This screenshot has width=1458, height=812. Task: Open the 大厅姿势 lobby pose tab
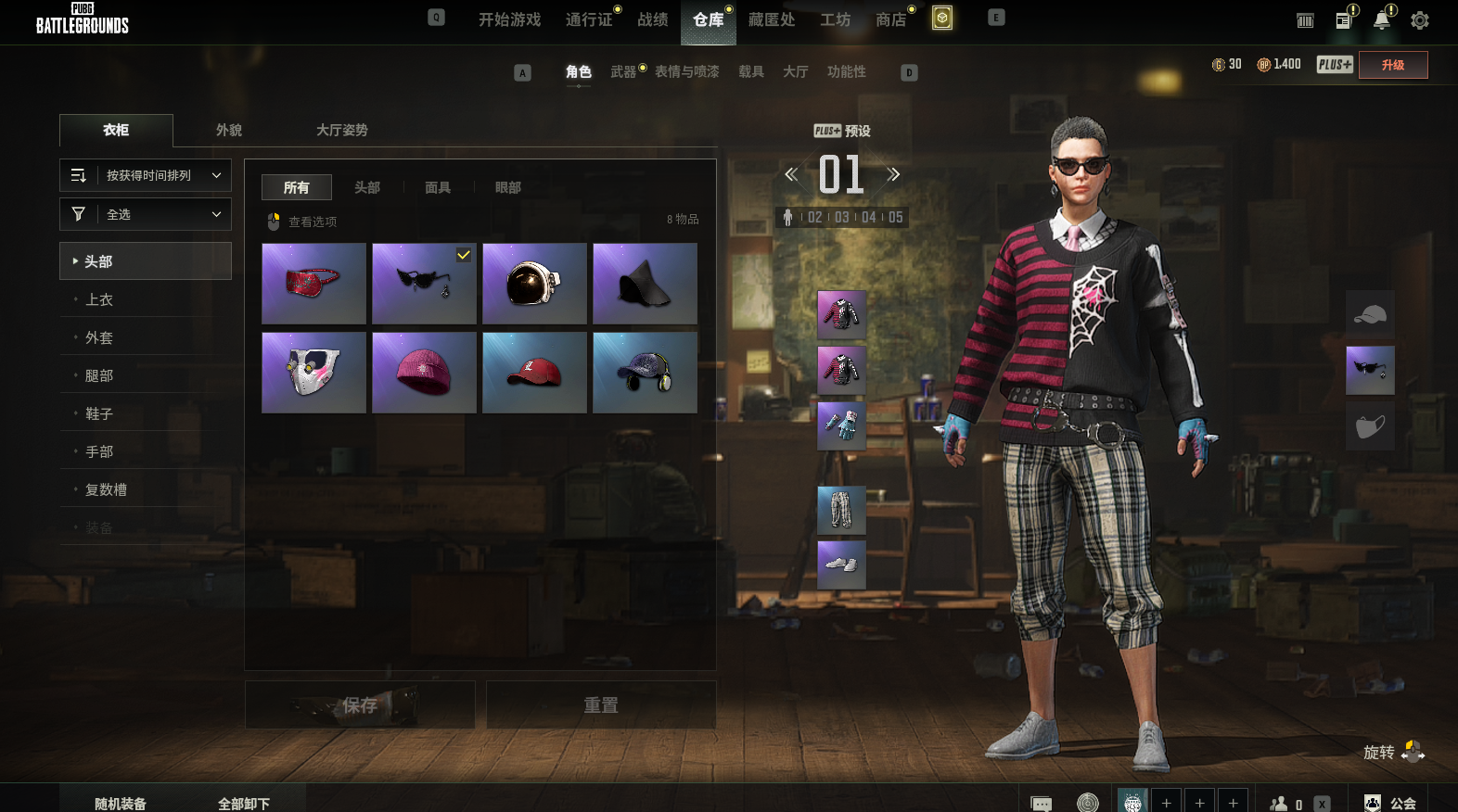click(x=341, y=131)
